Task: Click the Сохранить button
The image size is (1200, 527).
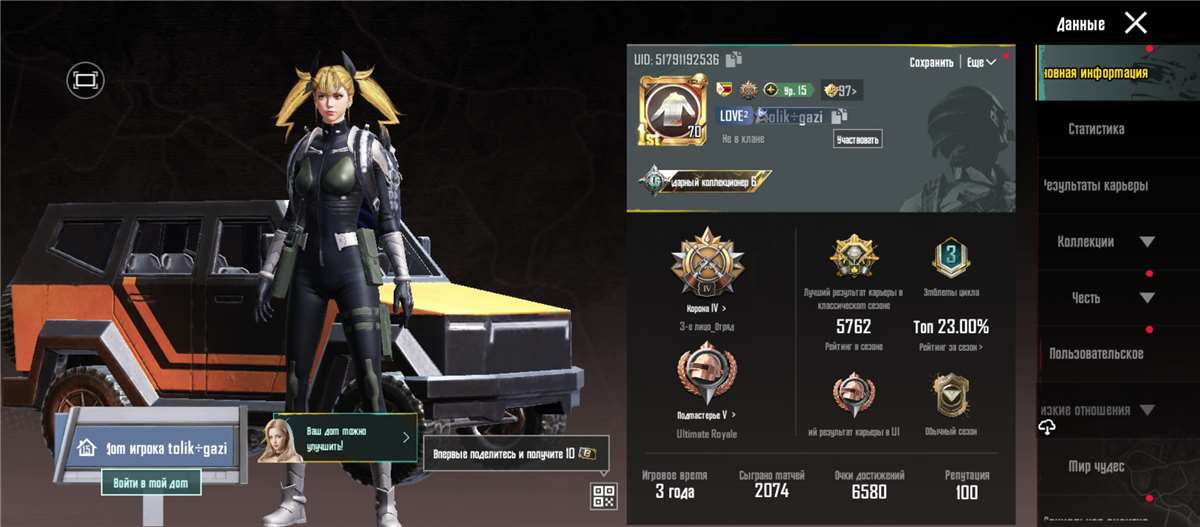Action: tap(931, 62)
